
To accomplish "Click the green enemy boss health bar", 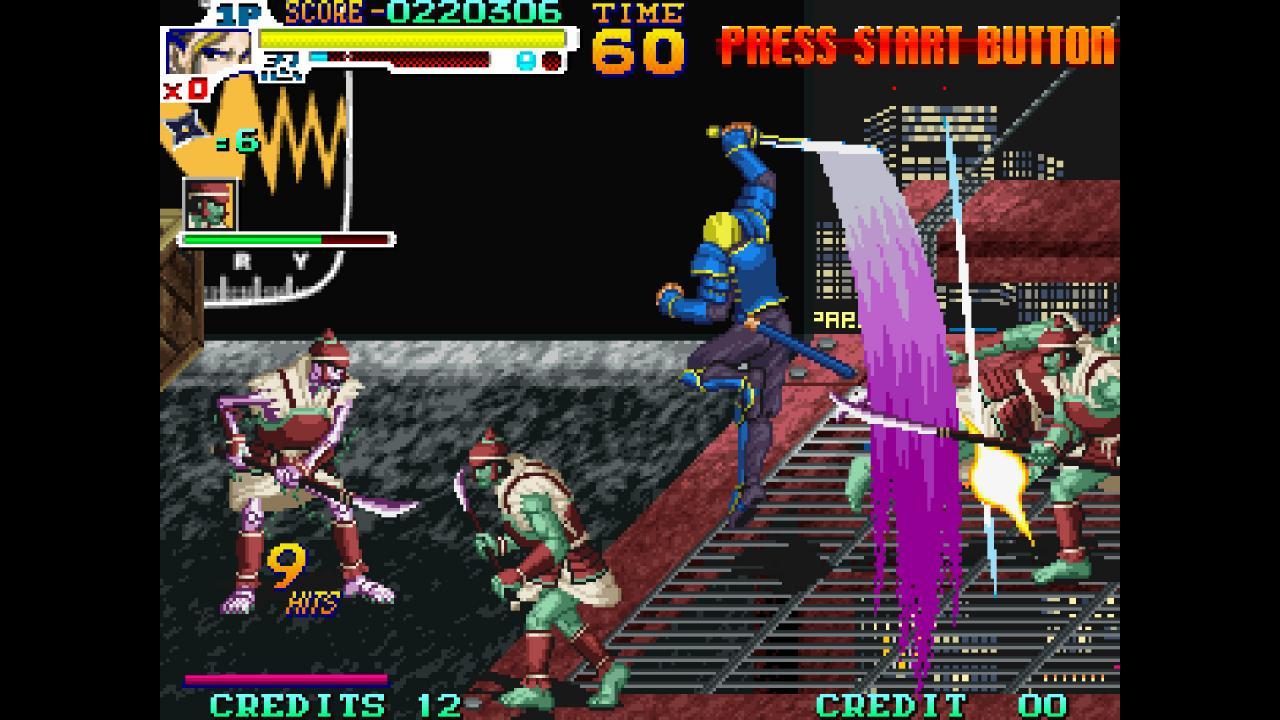I will tap(250, 239).
